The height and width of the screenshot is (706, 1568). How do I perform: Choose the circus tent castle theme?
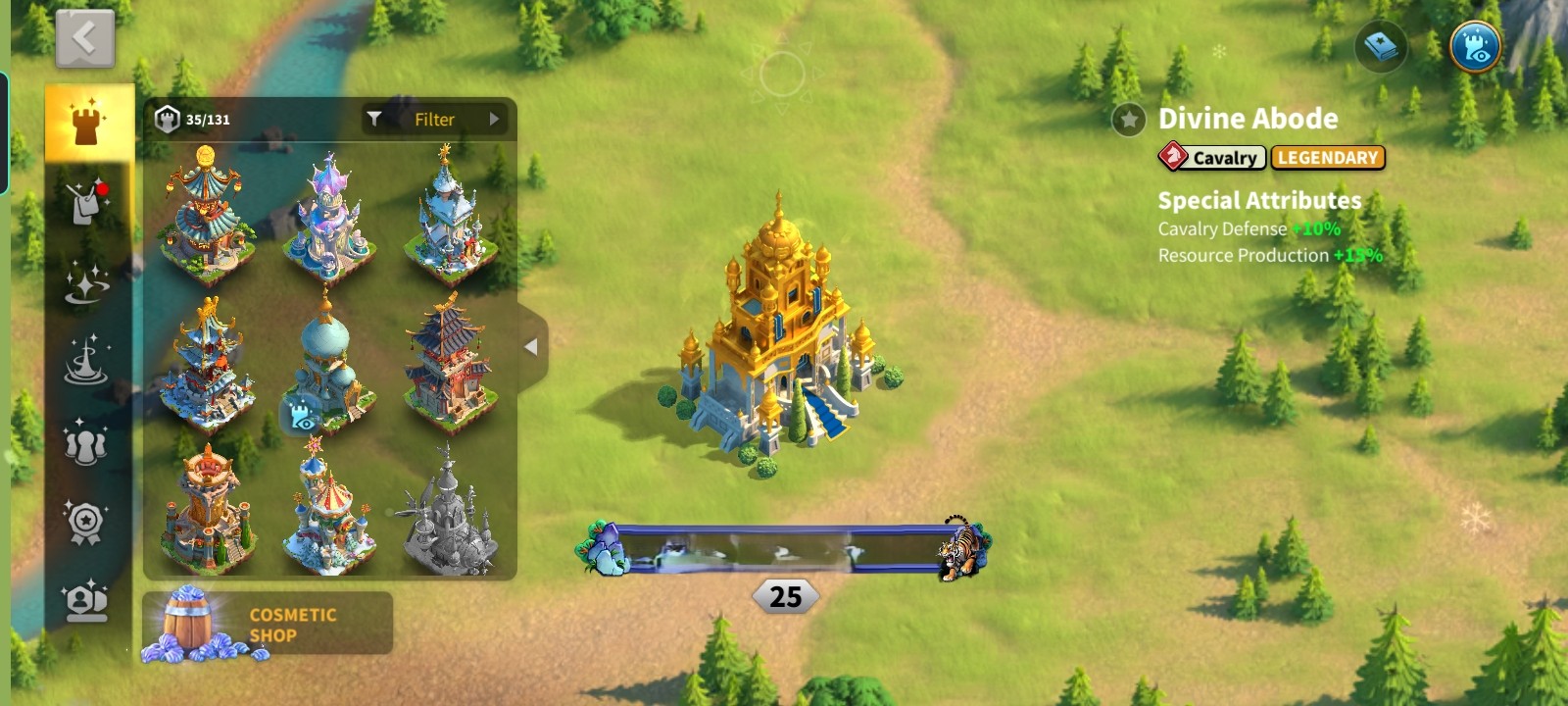point(329,512)
